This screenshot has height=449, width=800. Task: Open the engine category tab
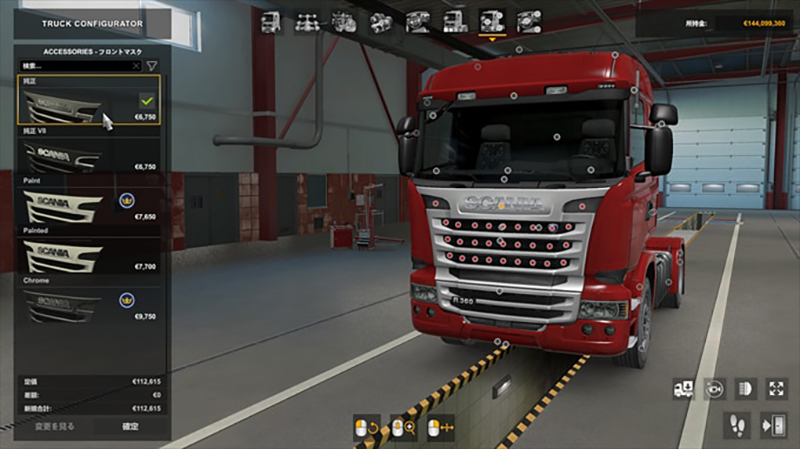point(344,21)
